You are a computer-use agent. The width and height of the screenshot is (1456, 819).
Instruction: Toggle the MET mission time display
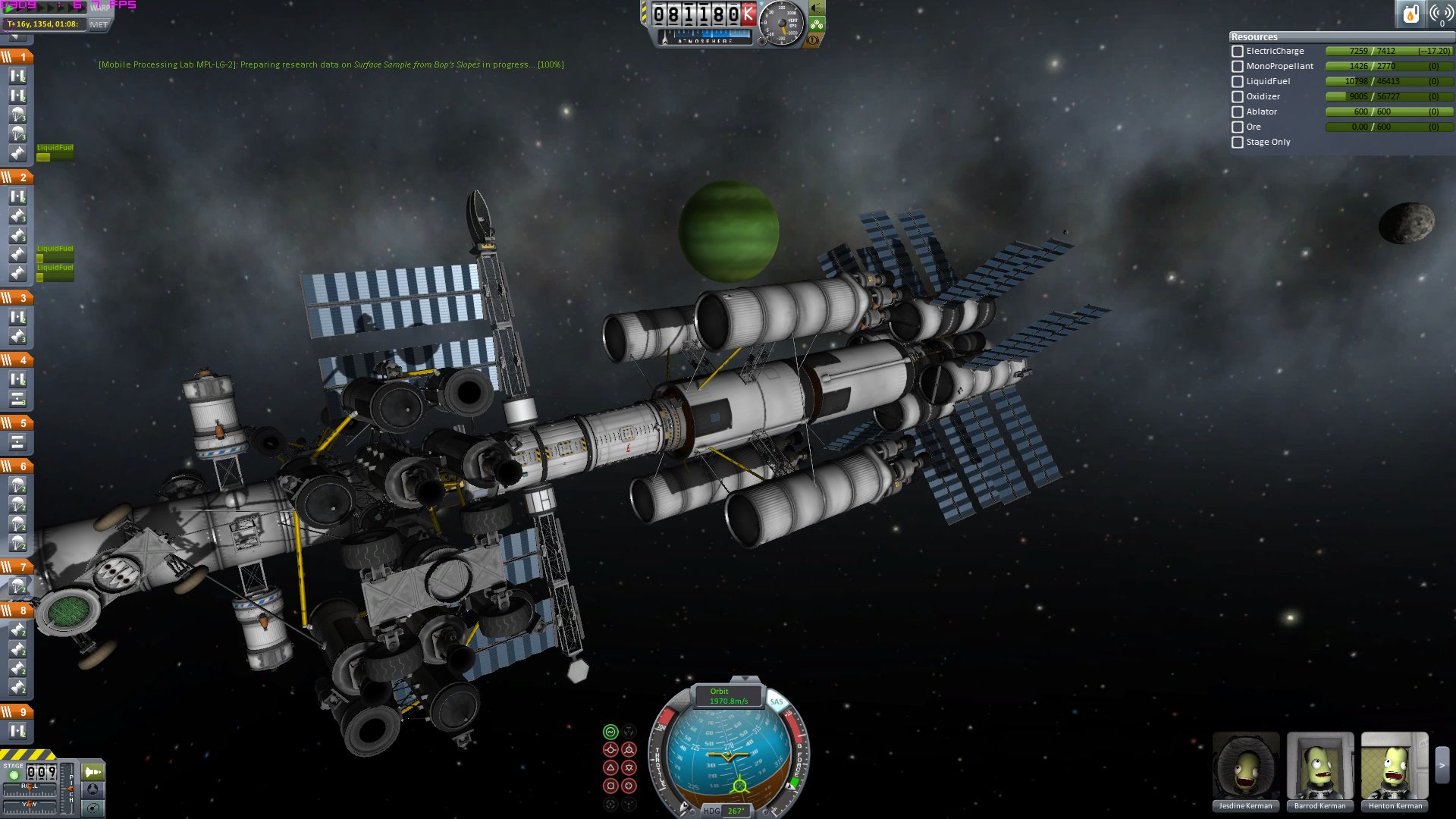point(99,24)
